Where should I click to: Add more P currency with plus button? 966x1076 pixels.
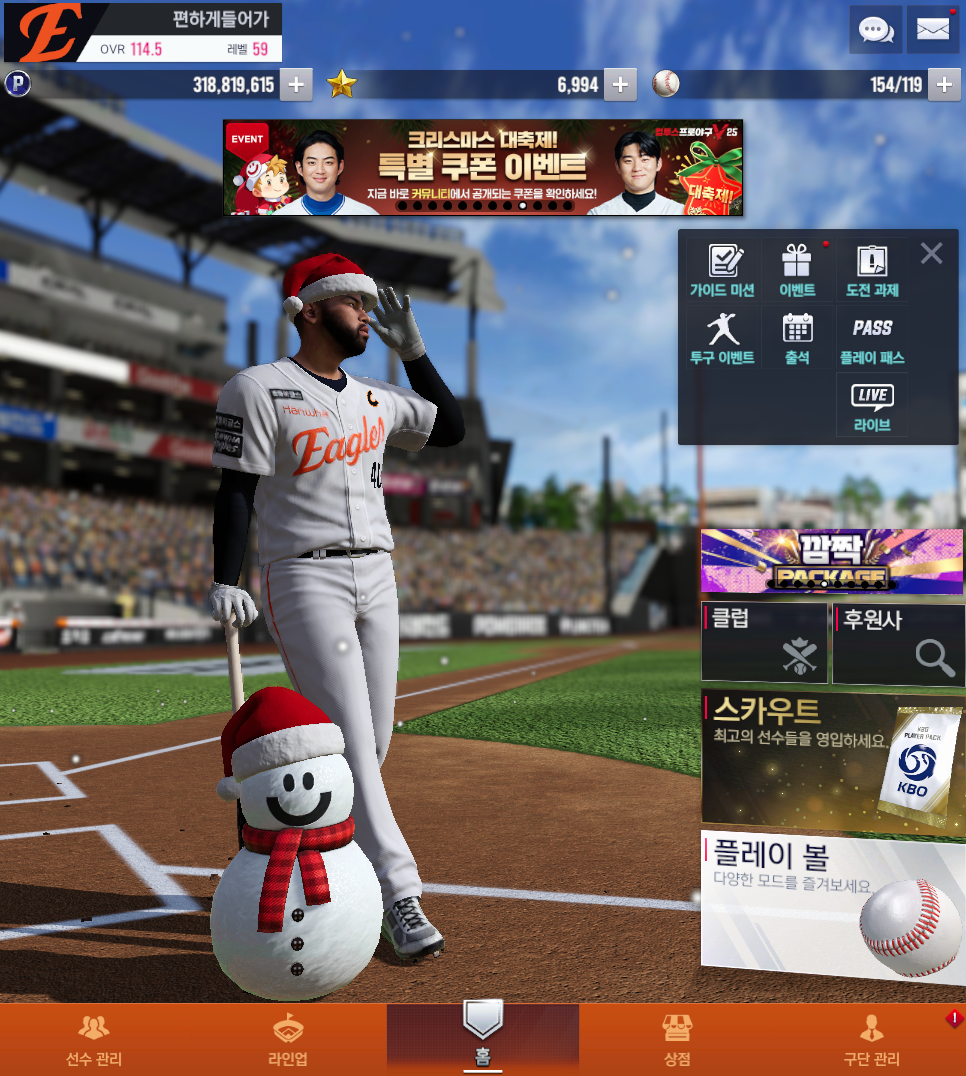pyautogui.click(x=295, y=85)
